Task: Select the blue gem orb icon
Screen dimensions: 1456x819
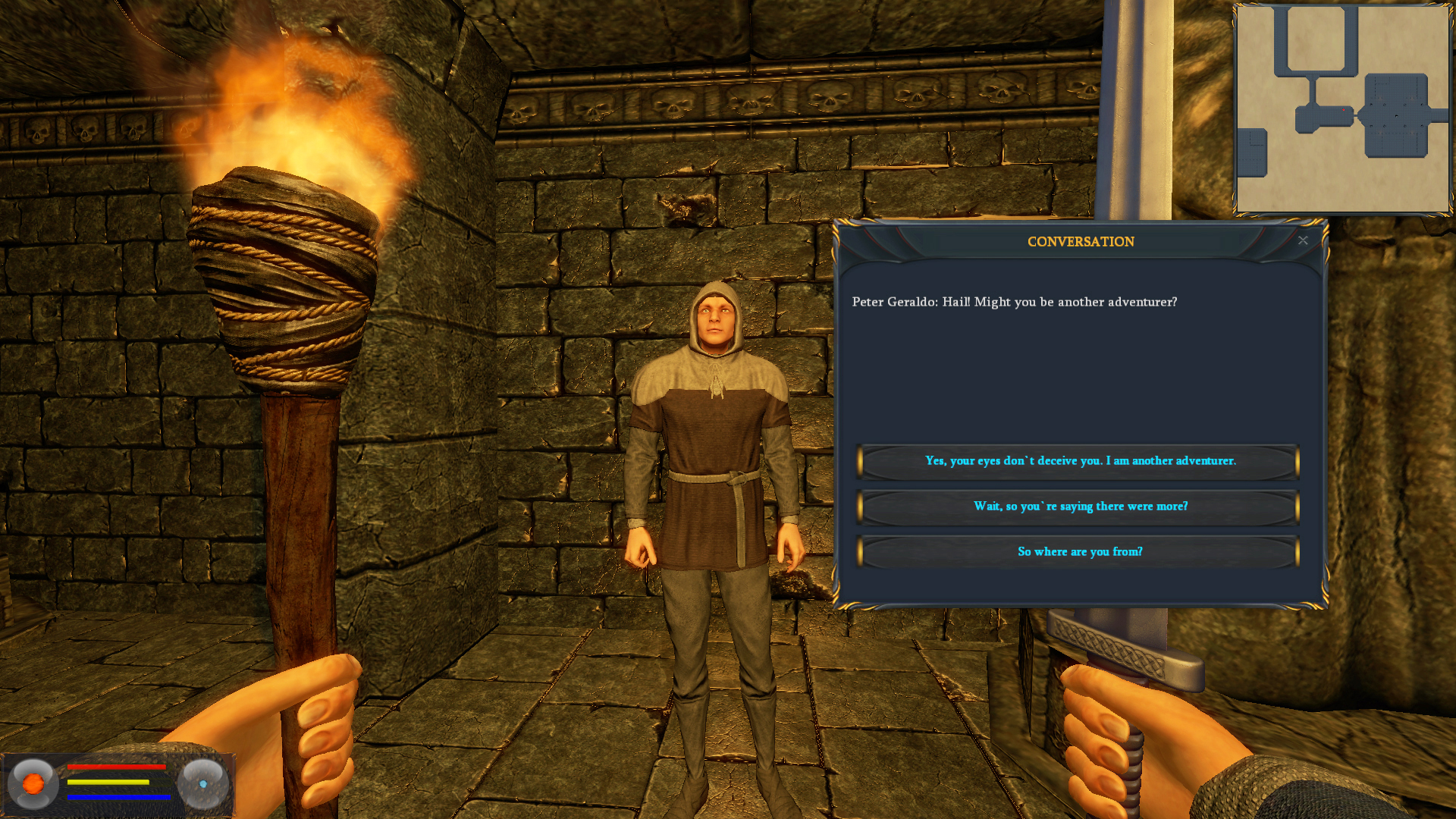Action: (203, 786)
